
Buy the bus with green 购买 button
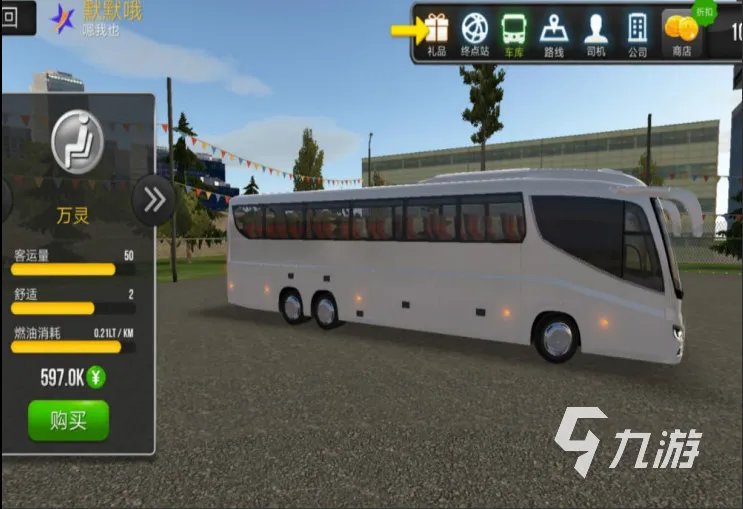click(68, 421)
